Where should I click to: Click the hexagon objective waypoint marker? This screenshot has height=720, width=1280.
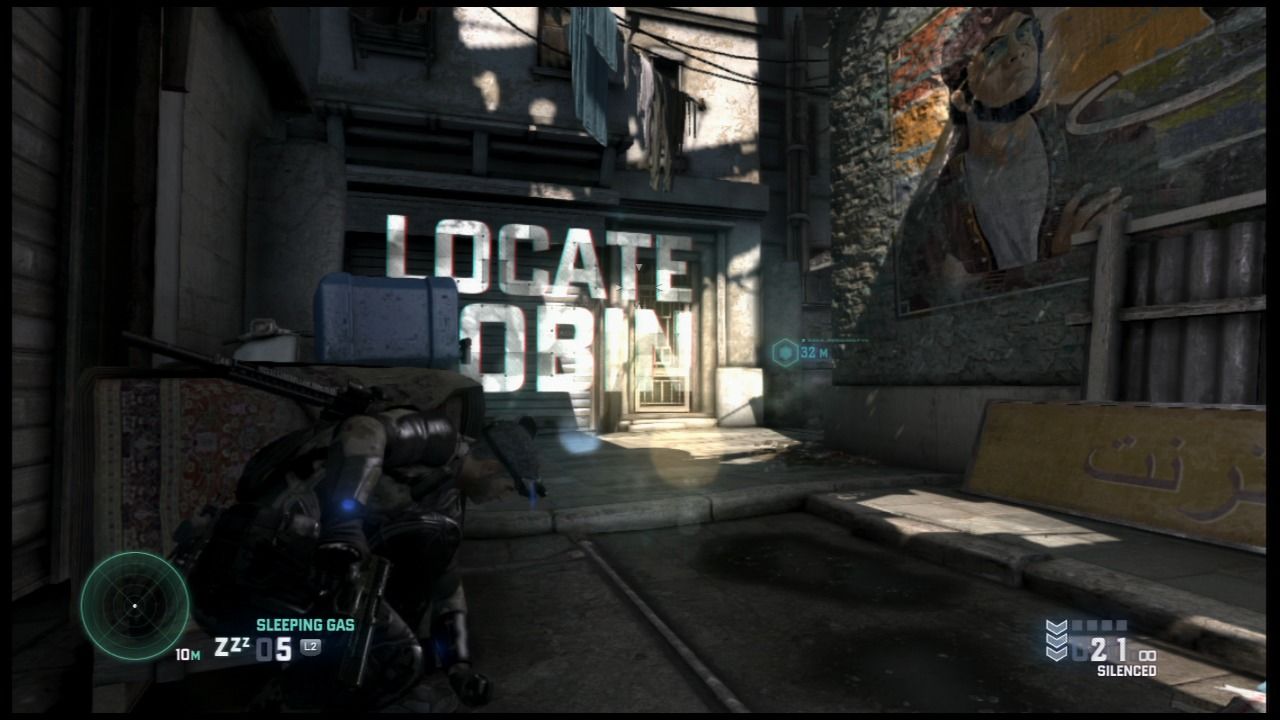(x=786, y=352)
